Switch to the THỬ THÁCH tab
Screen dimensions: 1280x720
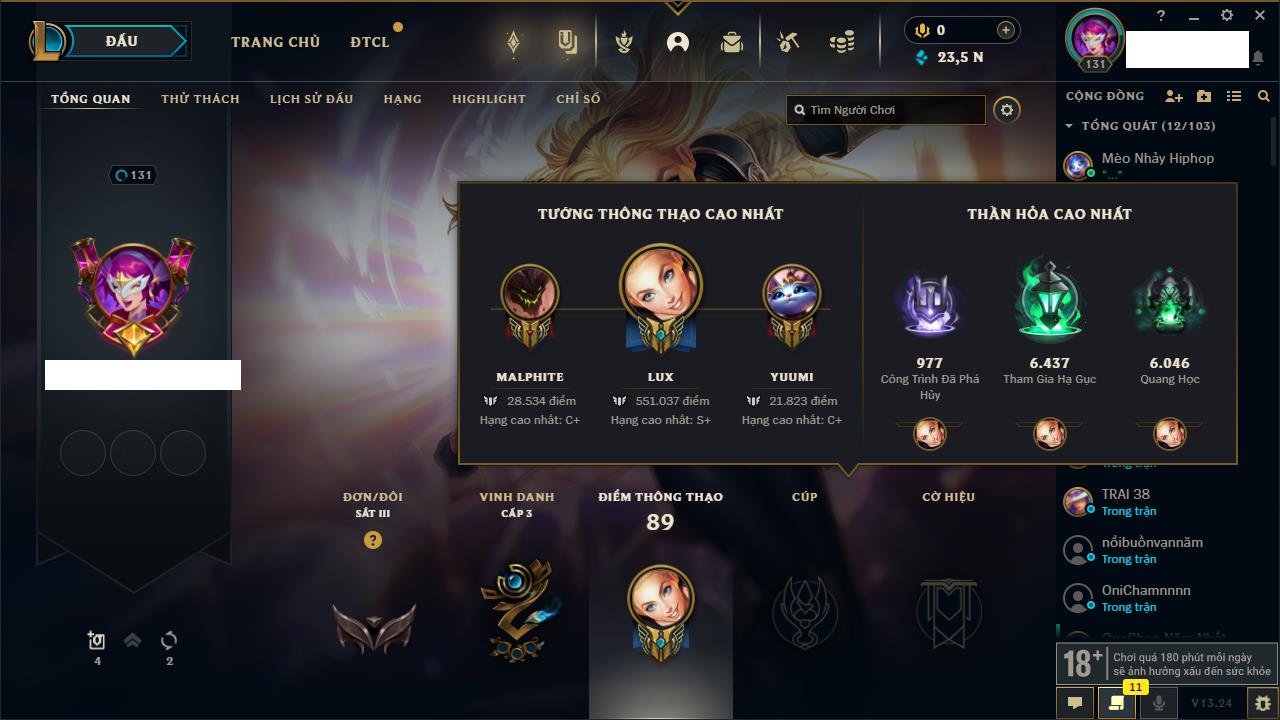[200, 99]
